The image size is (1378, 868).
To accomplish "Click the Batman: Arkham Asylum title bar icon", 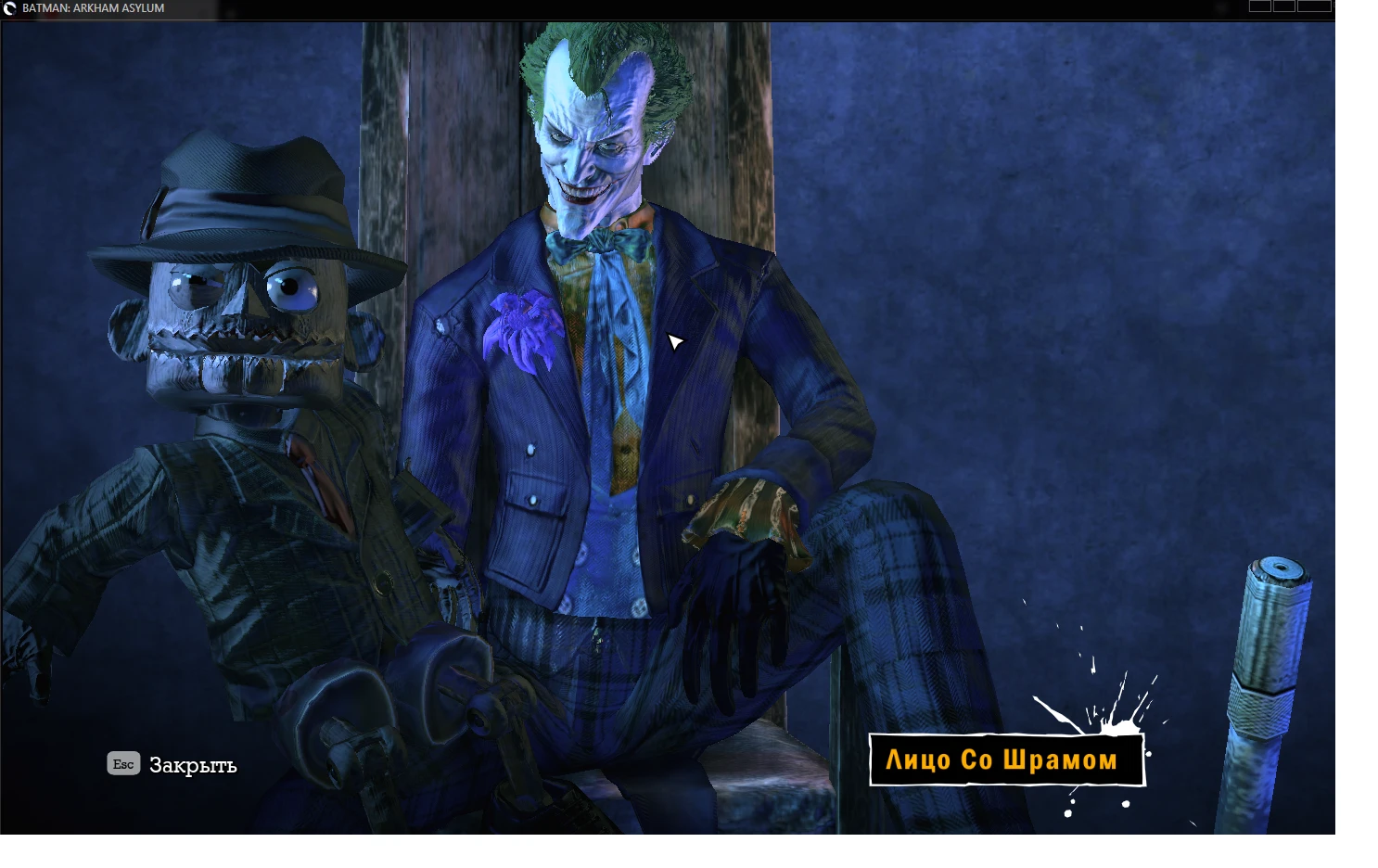I will pyautogui.click(x=8, y=8).
